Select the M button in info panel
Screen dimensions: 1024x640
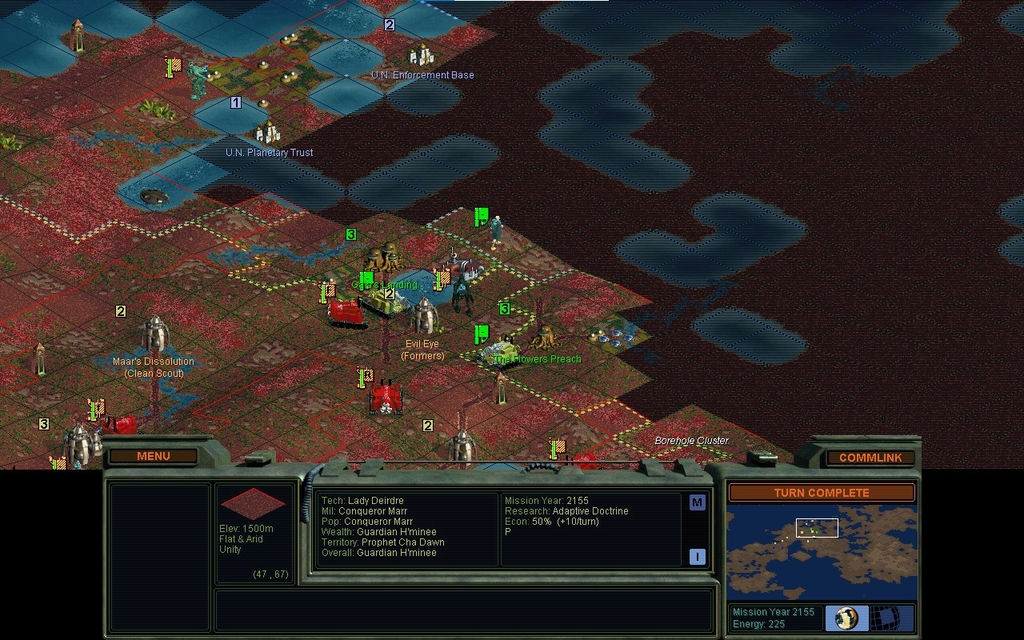[697, 502]
